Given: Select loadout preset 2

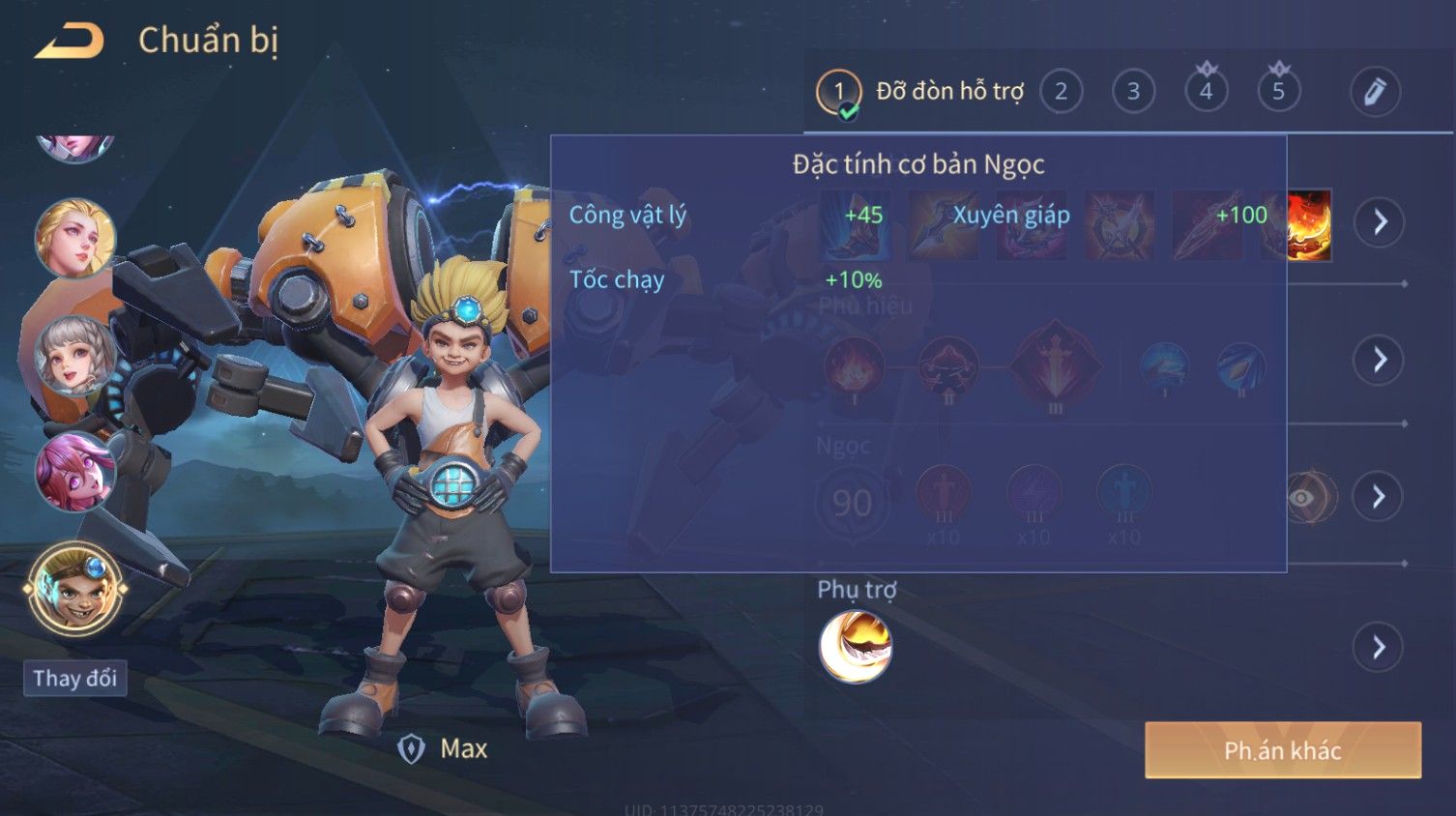Looking at the screenshot, I should tap(1061, 92).
